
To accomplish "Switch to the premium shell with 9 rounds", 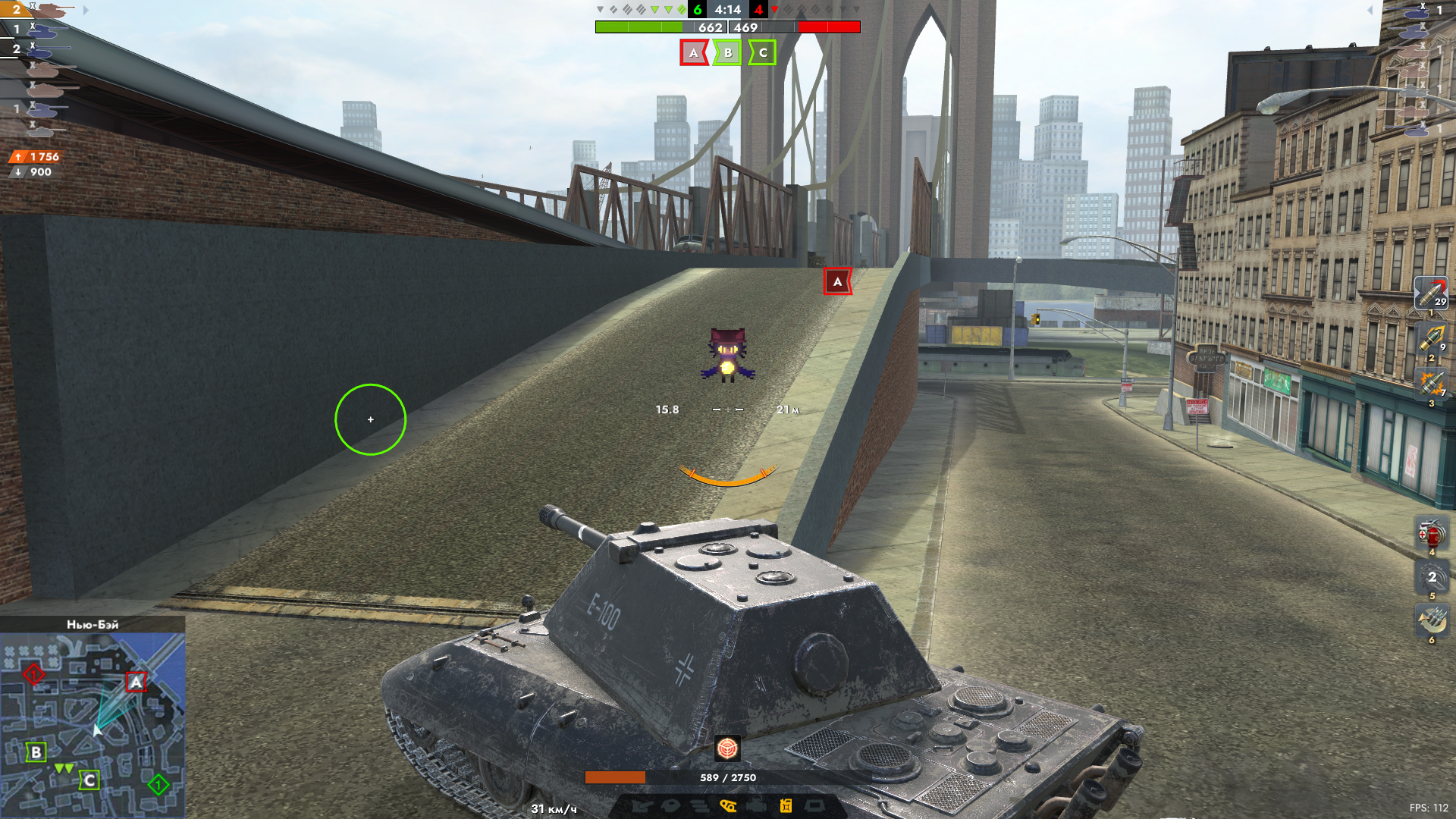I will (1431, 338).
